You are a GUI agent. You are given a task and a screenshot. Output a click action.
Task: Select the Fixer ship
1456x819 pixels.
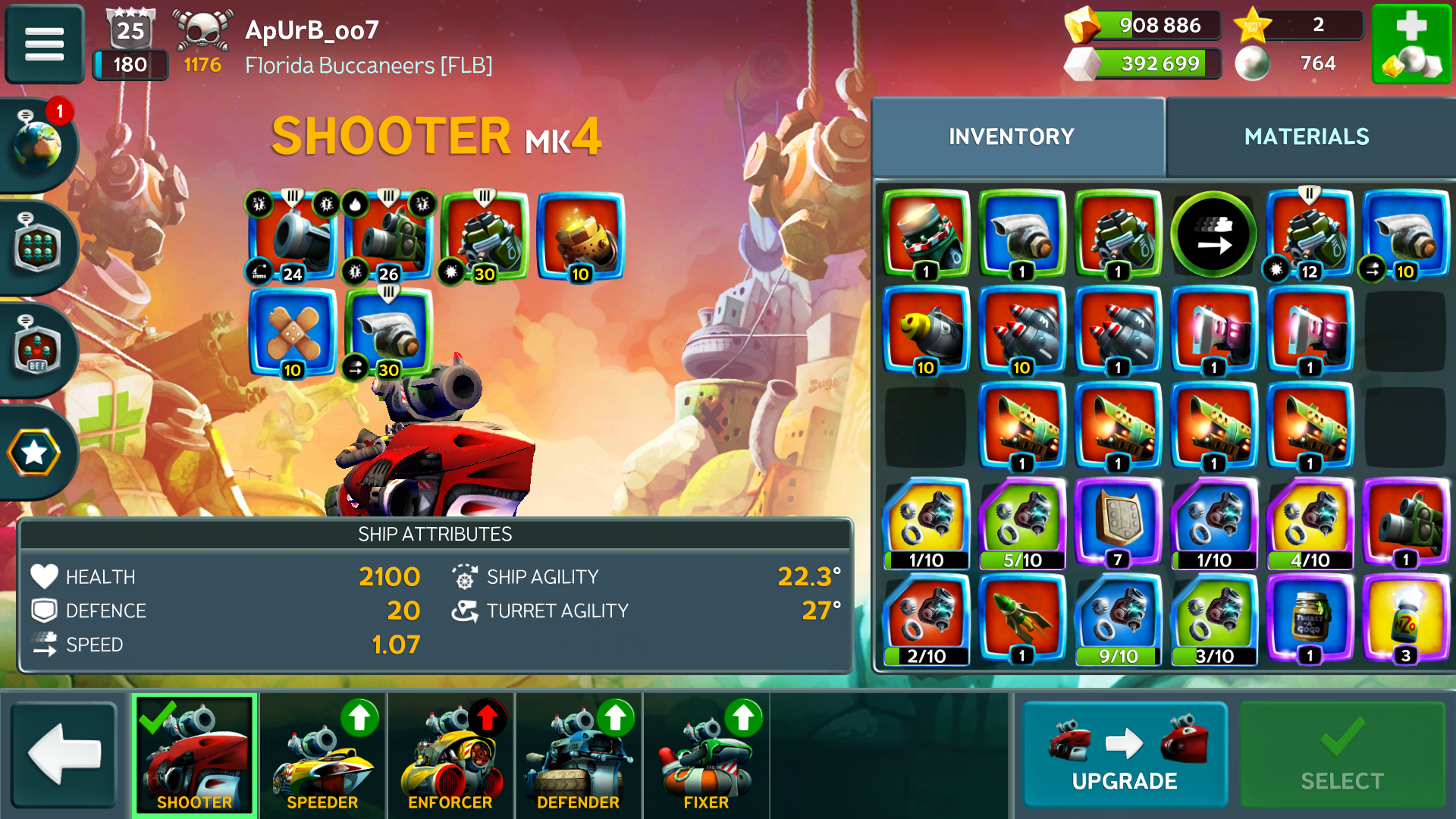706,755
